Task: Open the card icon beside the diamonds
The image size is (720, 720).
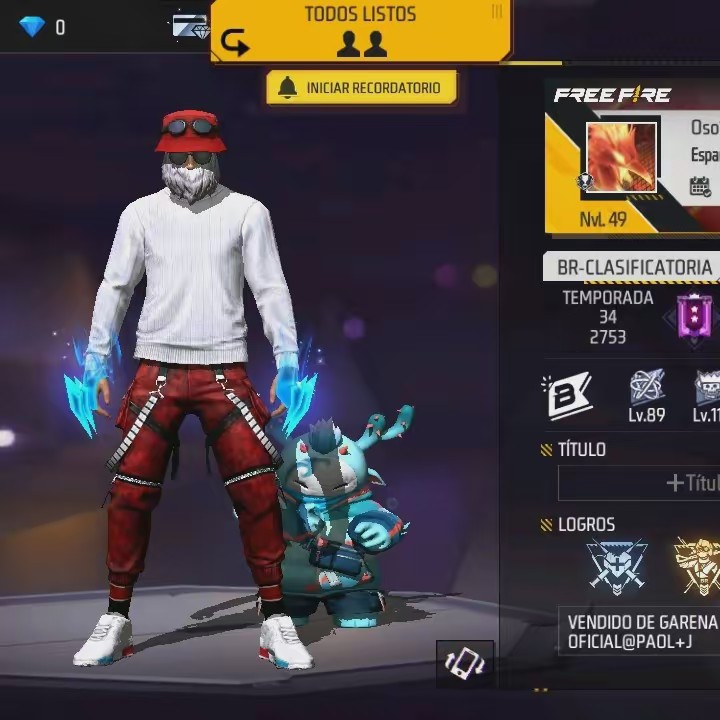Action: (x=190, y=27)
